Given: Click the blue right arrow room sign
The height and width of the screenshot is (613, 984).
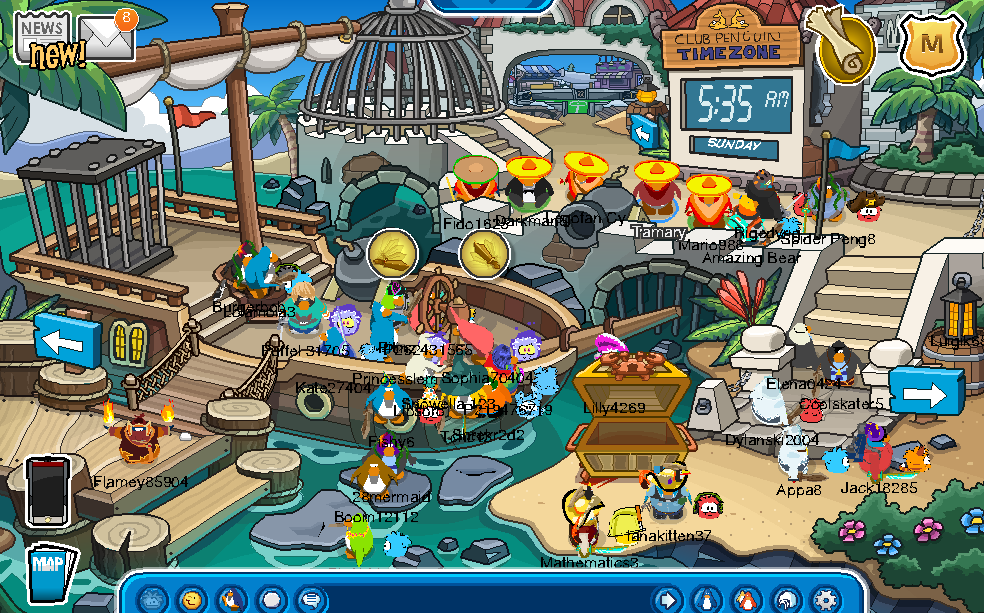Looking at the screenshot, I should 926,393.
